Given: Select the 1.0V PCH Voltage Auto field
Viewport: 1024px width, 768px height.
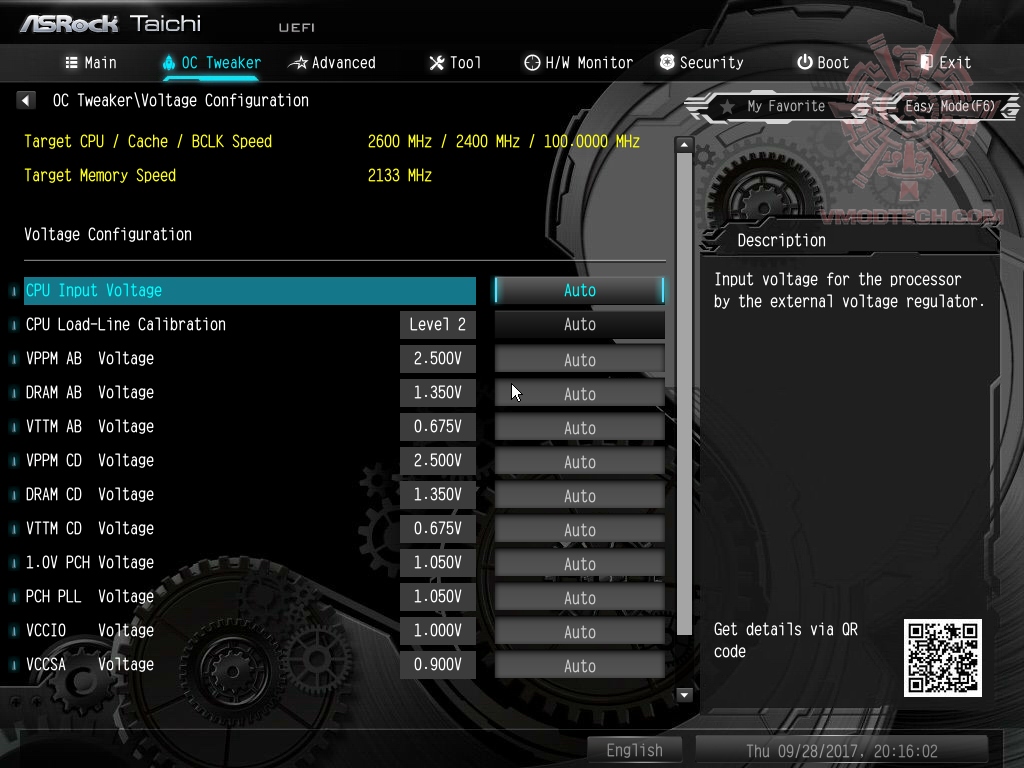Looking at the screenshot, I should 579,564.
